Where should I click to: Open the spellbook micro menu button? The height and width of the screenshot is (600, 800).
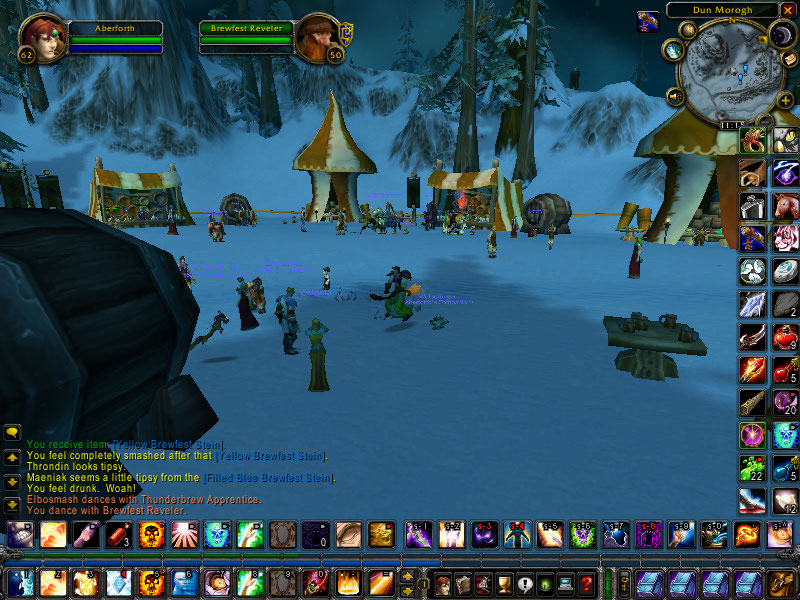[463, 583]
